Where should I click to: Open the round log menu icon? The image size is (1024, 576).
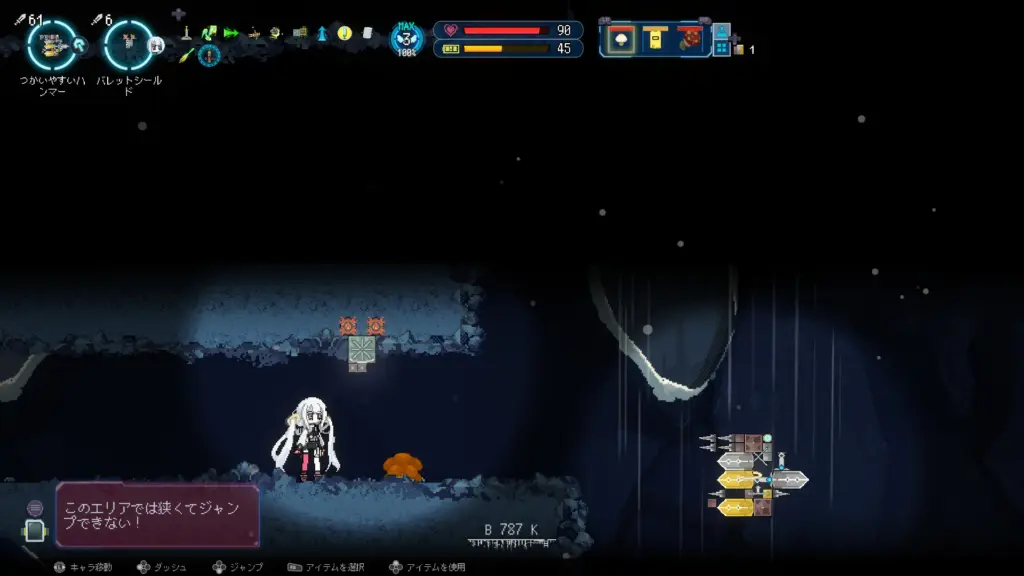coord(35,509)
